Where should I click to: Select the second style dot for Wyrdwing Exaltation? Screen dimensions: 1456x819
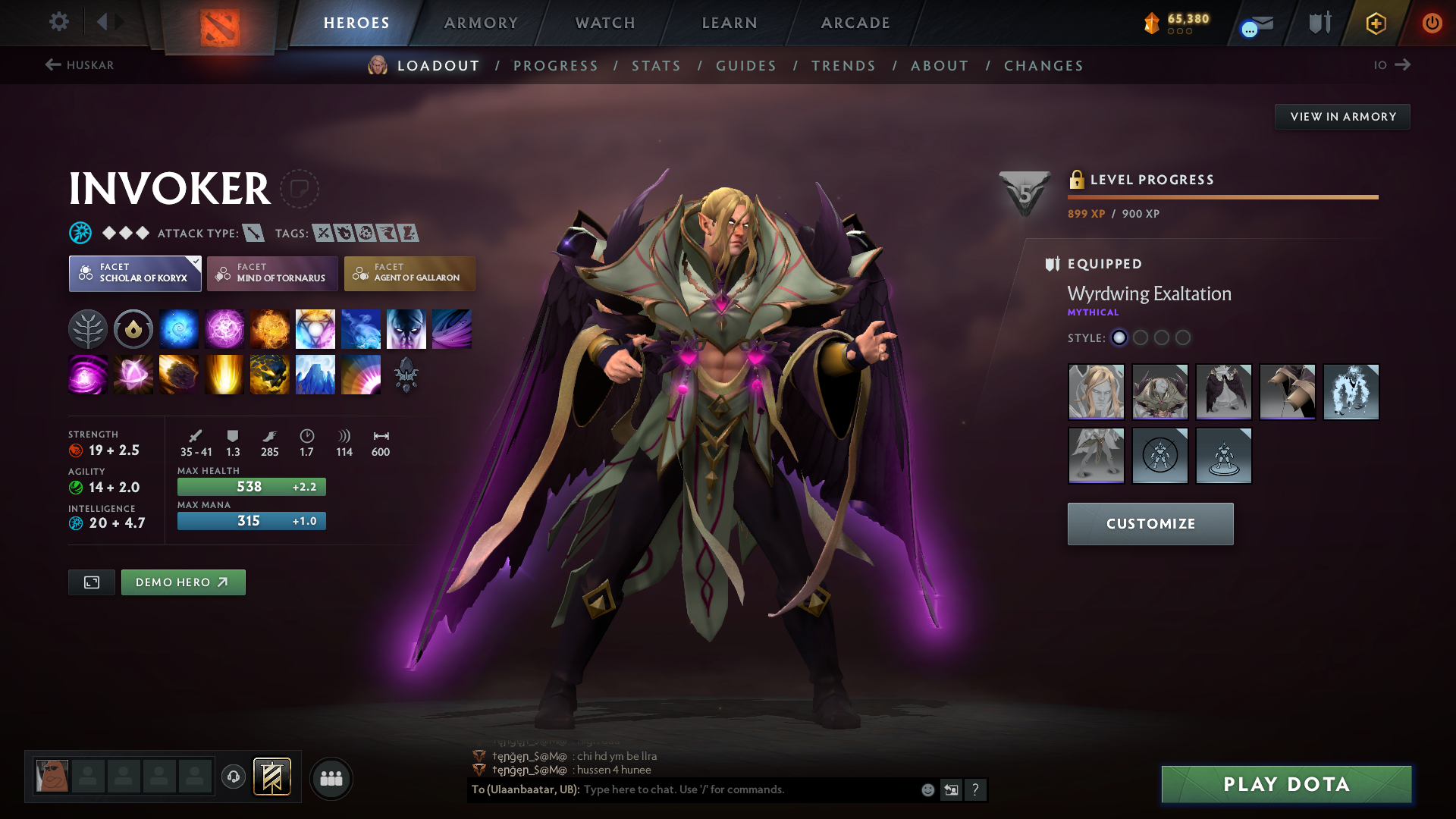1141,338
